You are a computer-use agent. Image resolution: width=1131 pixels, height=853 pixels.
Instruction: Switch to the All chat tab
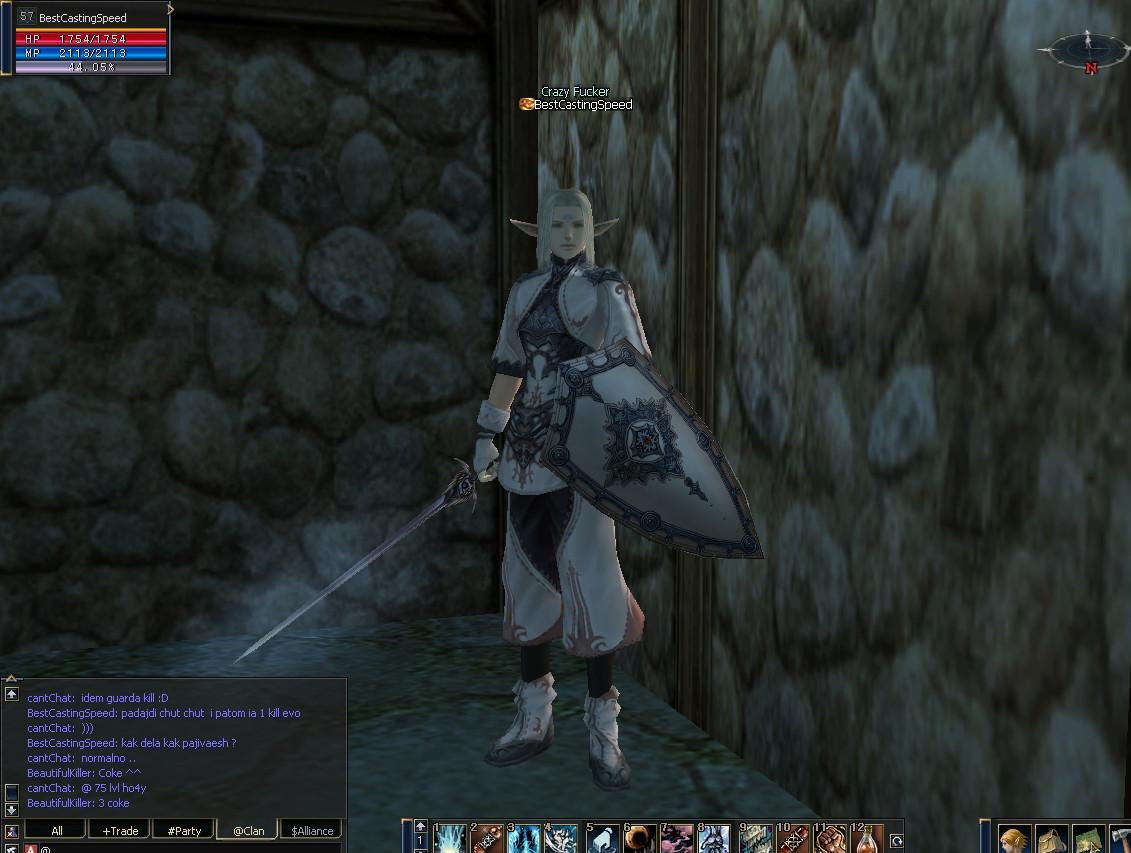click(x=56, y=830)
